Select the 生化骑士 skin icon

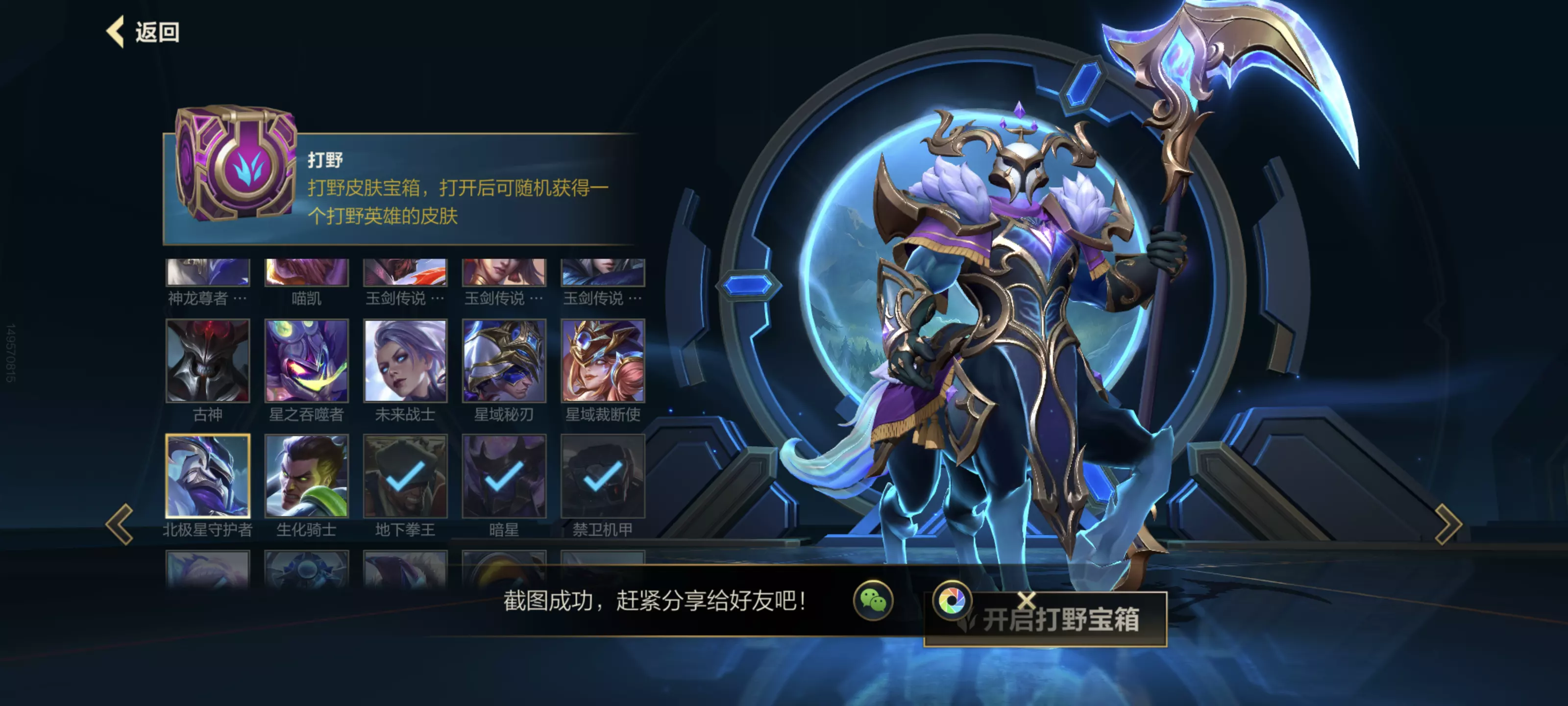click(306, 478)
